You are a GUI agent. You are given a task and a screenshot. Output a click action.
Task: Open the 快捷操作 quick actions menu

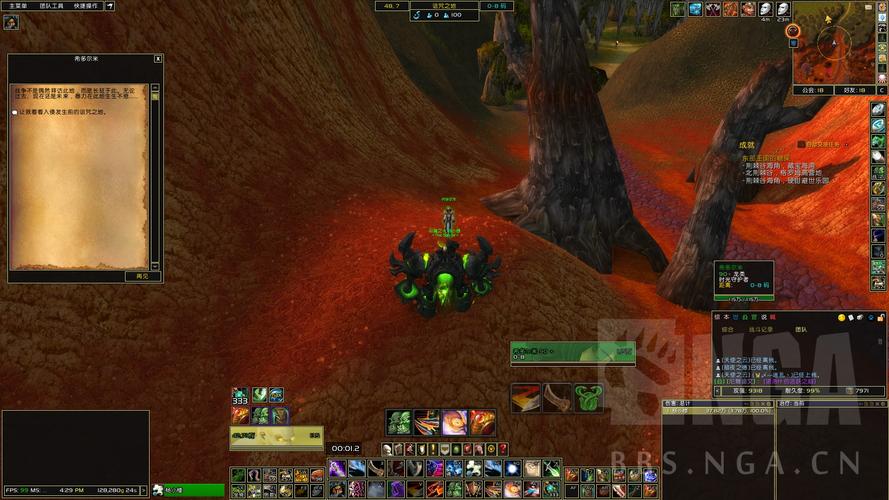pyautogui.click(x=89, y=6)
